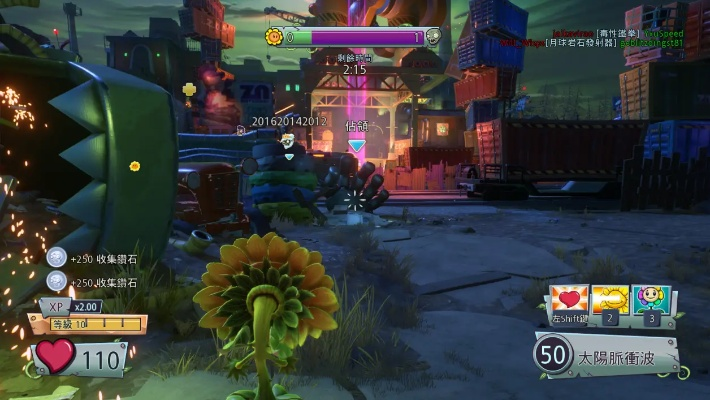Click the sunflower plants team icon
This screenshot has width=710, height=400.
[273, 37]
